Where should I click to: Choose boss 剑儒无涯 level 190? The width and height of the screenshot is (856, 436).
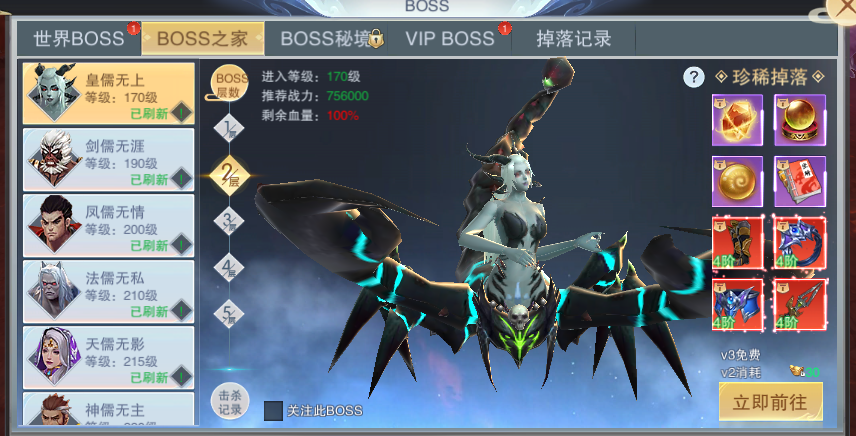pyautogui.click(x=108, y=159)
